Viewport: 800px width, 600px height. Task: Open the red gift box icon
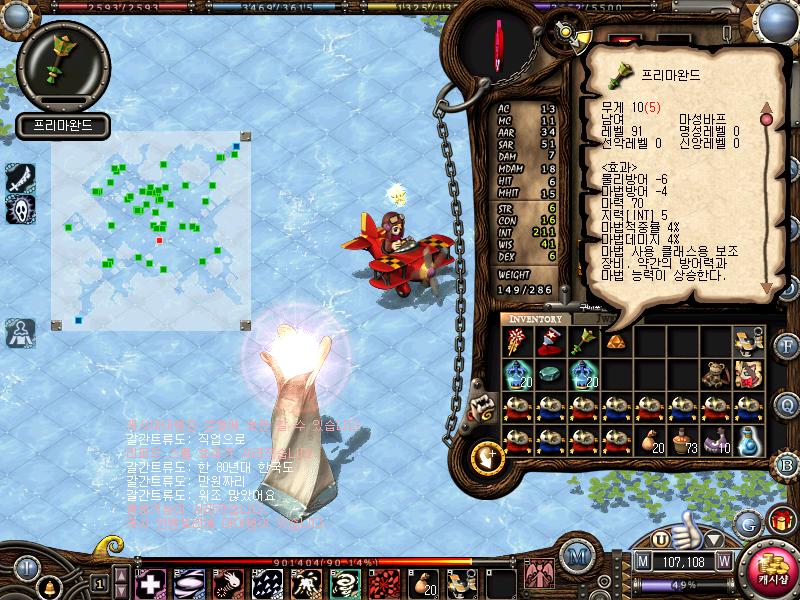780,521
